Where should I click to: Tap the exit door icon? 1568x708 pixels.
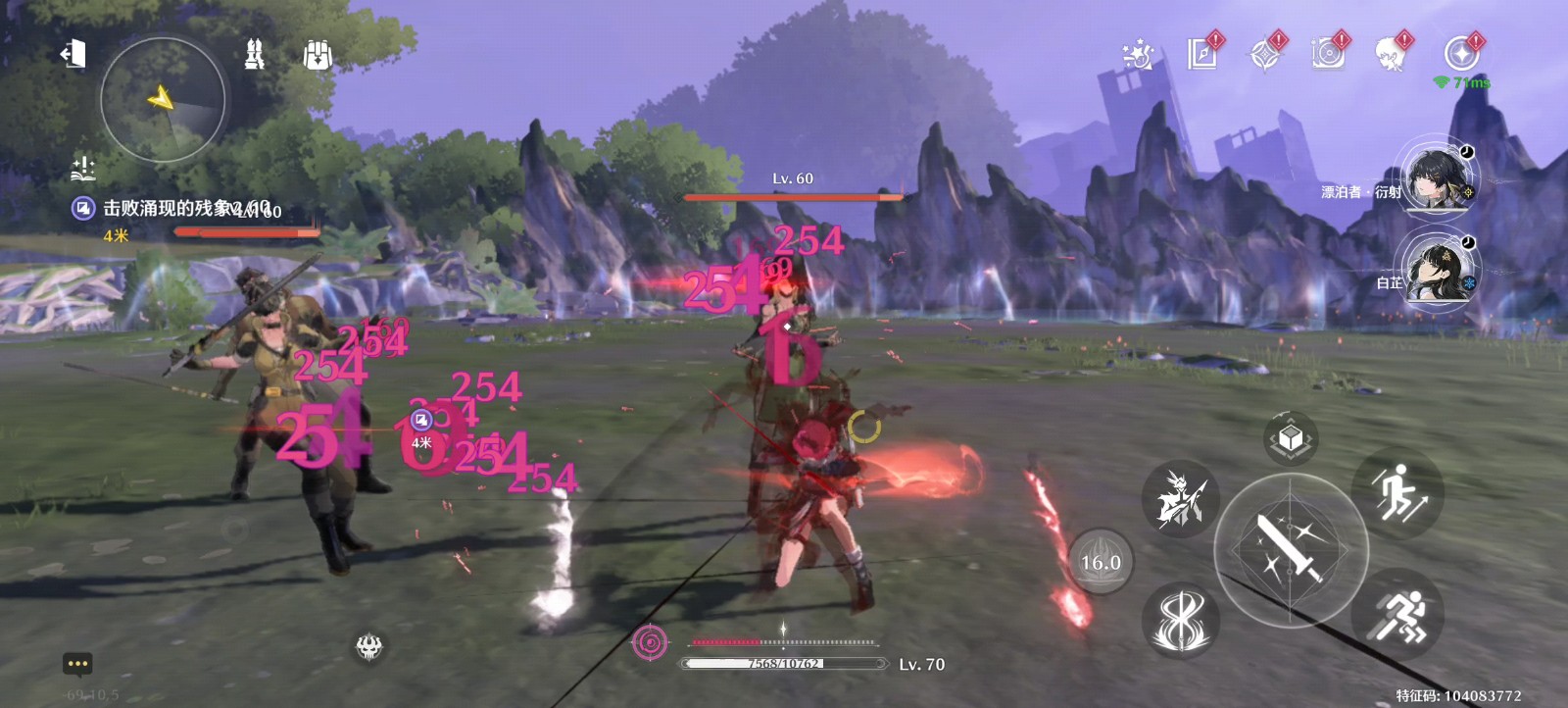(x=73, y=54)
